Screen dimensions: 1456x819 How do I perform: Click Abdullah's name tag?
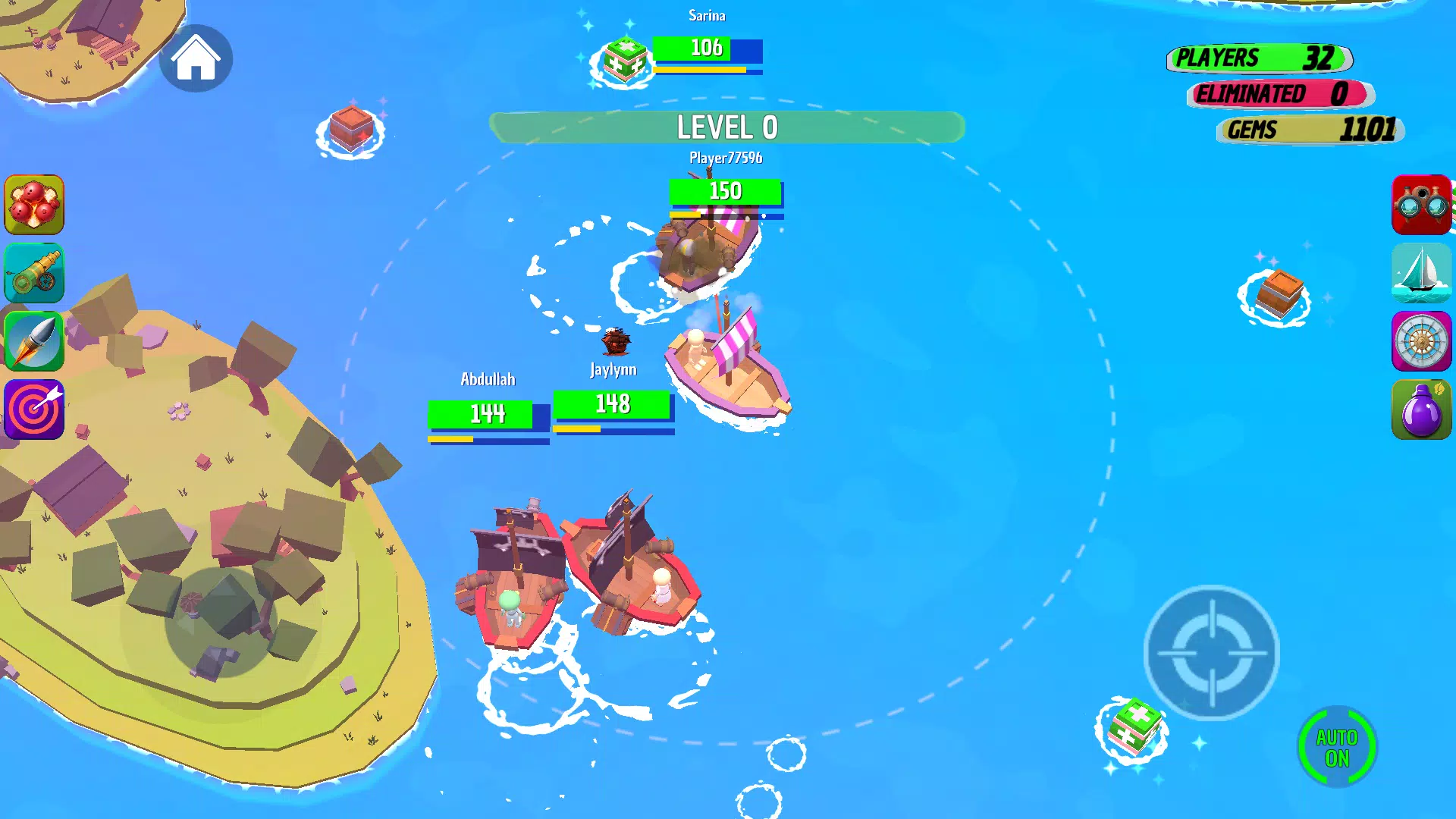click(488, 379)
